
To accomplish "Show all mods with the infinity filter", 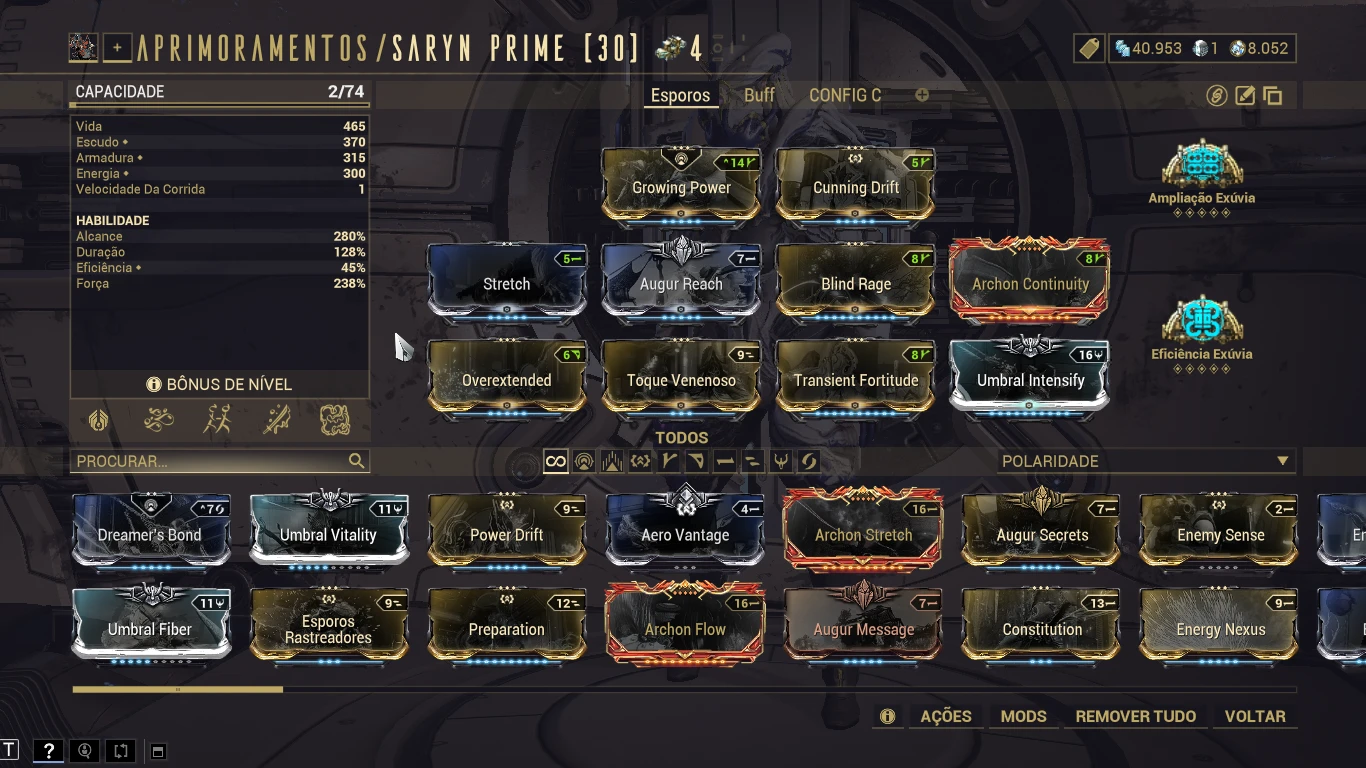I will 555,461.
